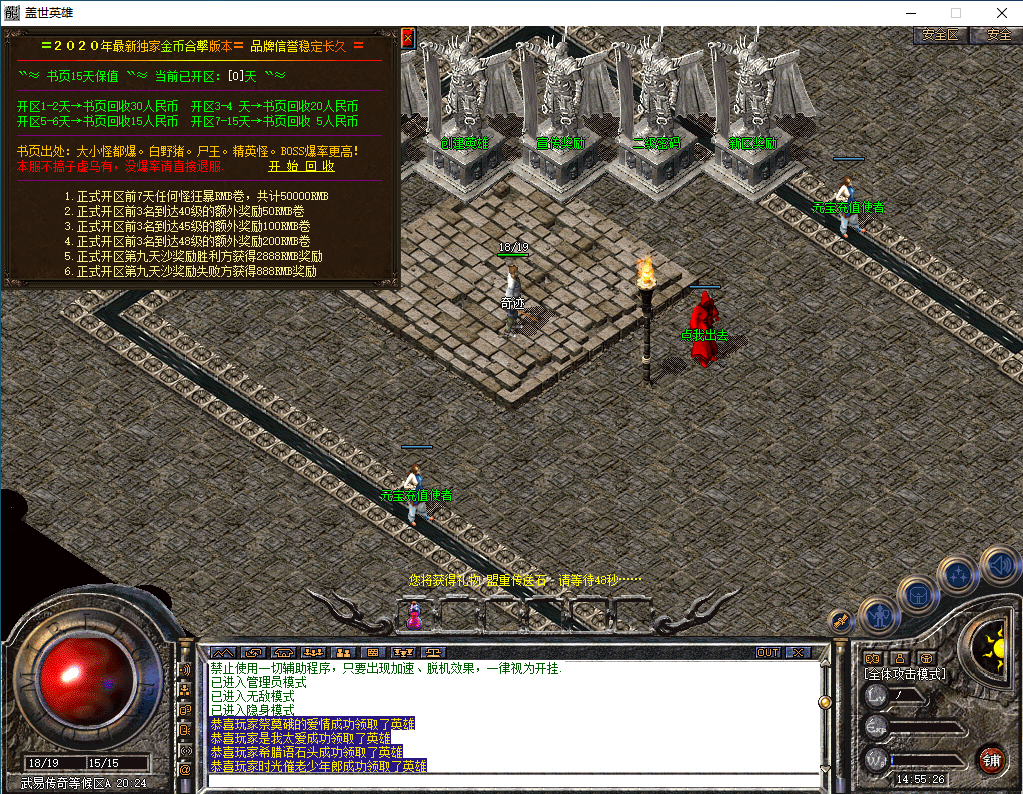Minimize the game window

[x=910, y=13]
